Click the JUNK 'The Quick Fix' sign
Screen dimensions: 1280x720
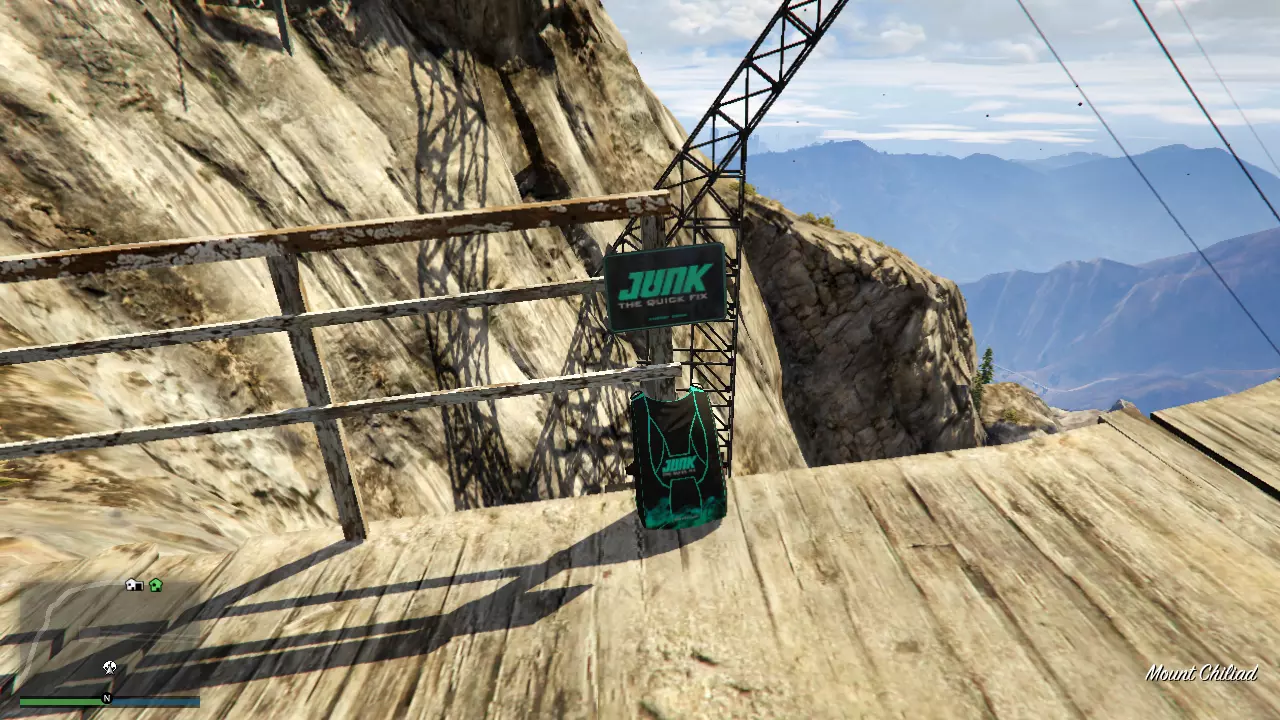[x=665, y=283]
